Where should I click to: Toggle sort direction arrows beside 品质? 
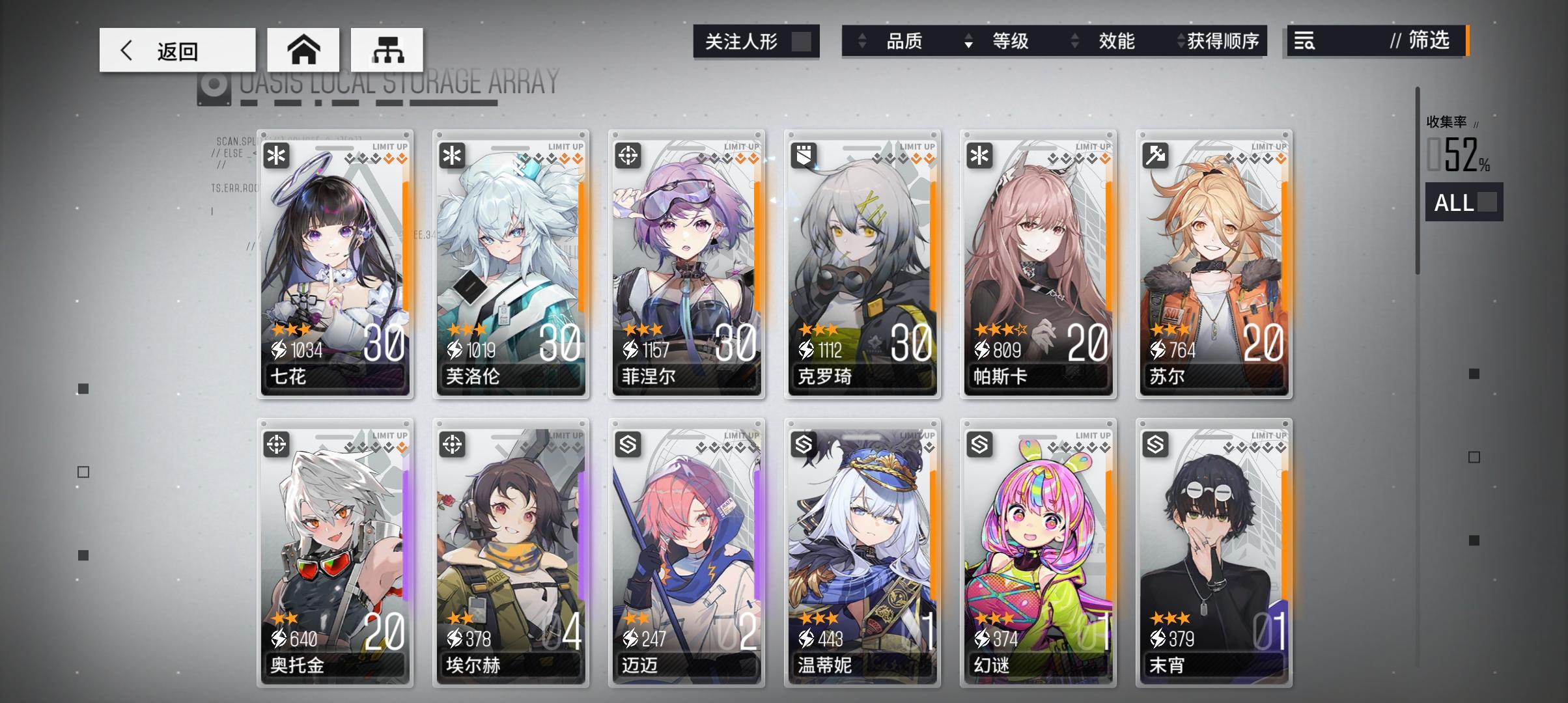(x=863, y=42)
